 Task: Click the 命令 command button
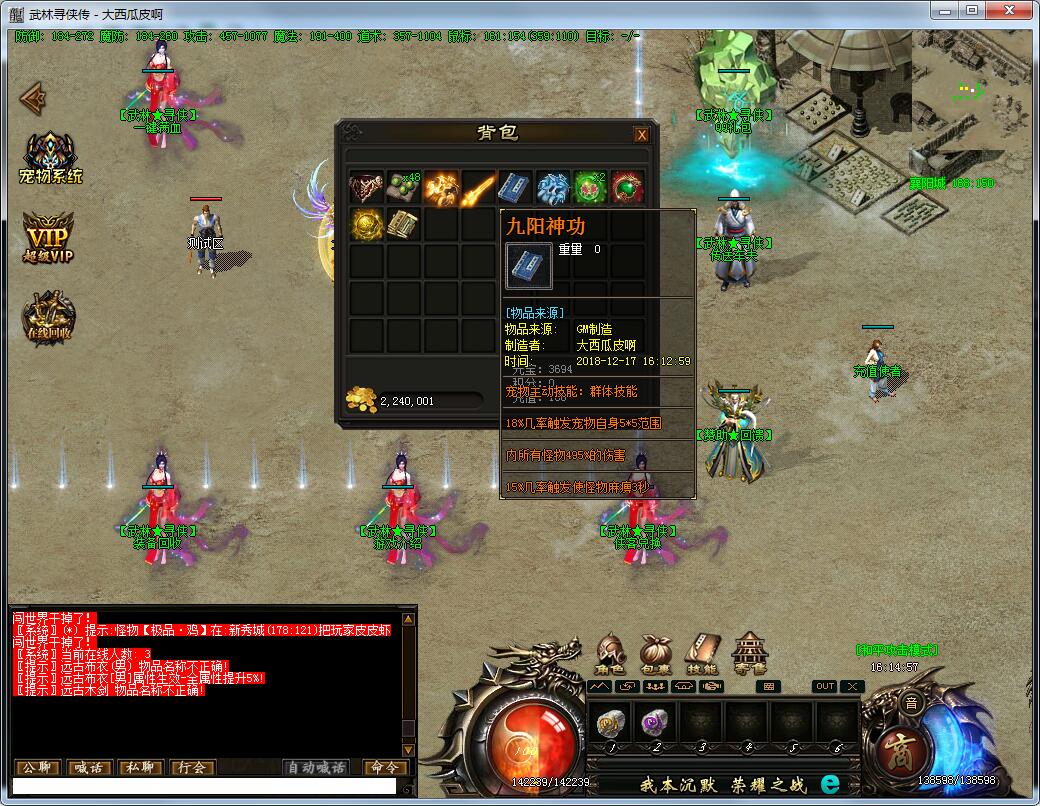pos(384,768)
